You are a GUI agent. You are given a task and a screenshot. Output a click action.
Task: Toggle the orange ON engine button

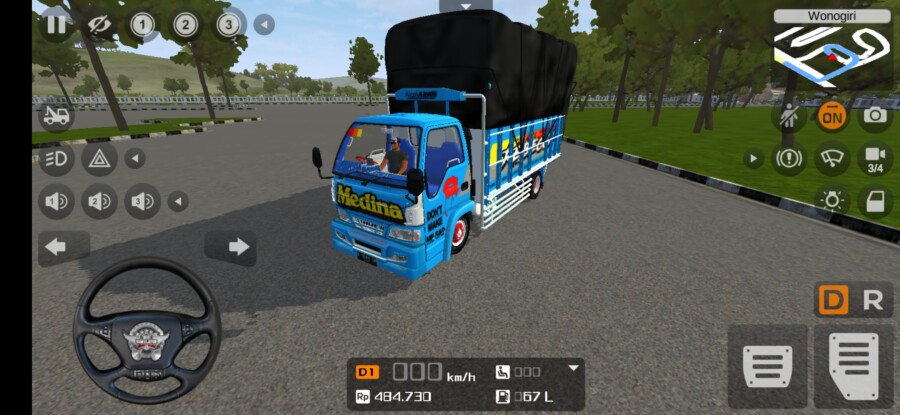(832, 115)
